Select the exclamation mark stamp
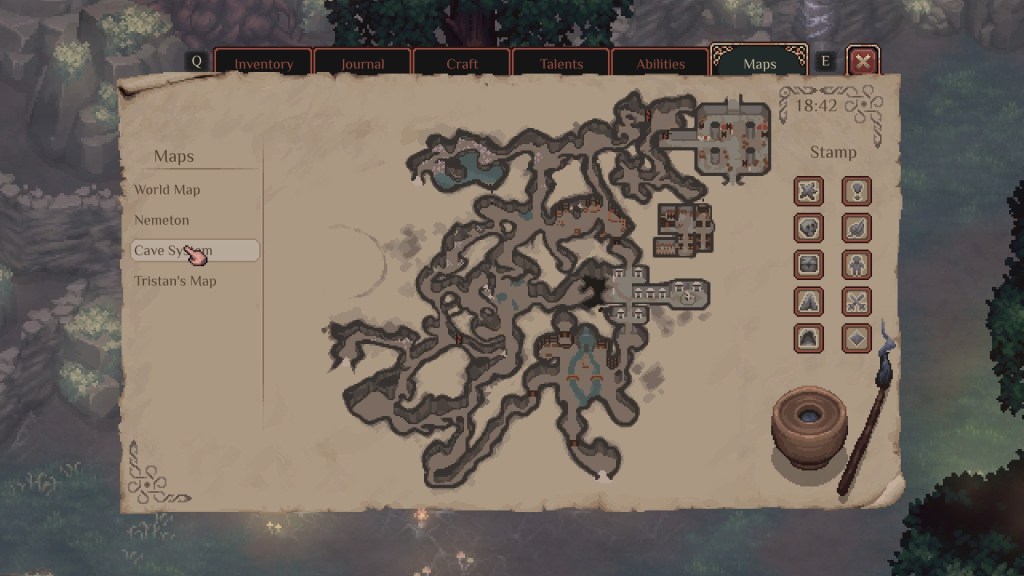The image size is (1024, 576). pyautogui.click(x=856, y=190)
